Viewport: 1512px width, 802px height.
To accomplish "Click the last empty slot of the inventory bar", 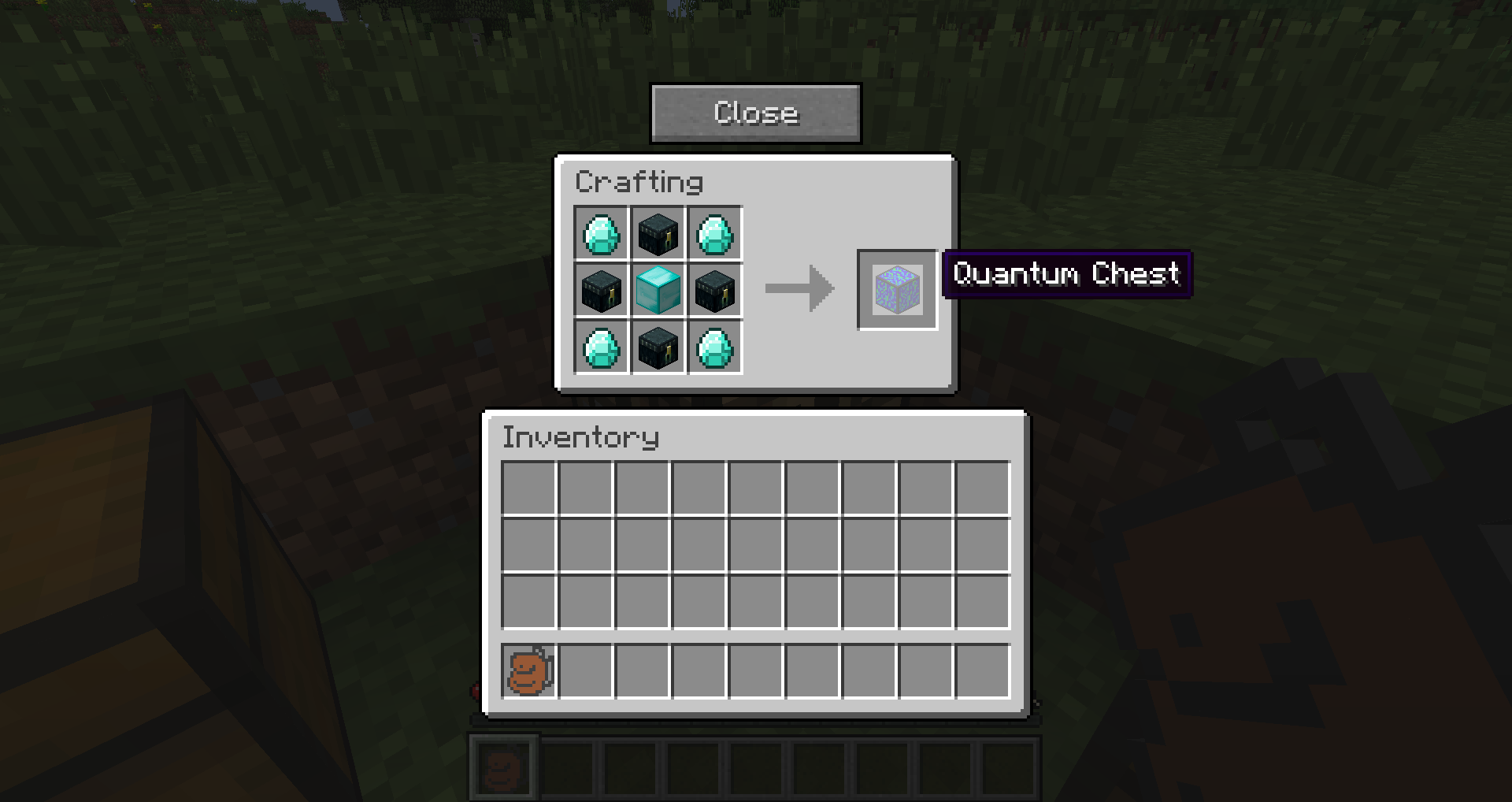I will [982, 672].
